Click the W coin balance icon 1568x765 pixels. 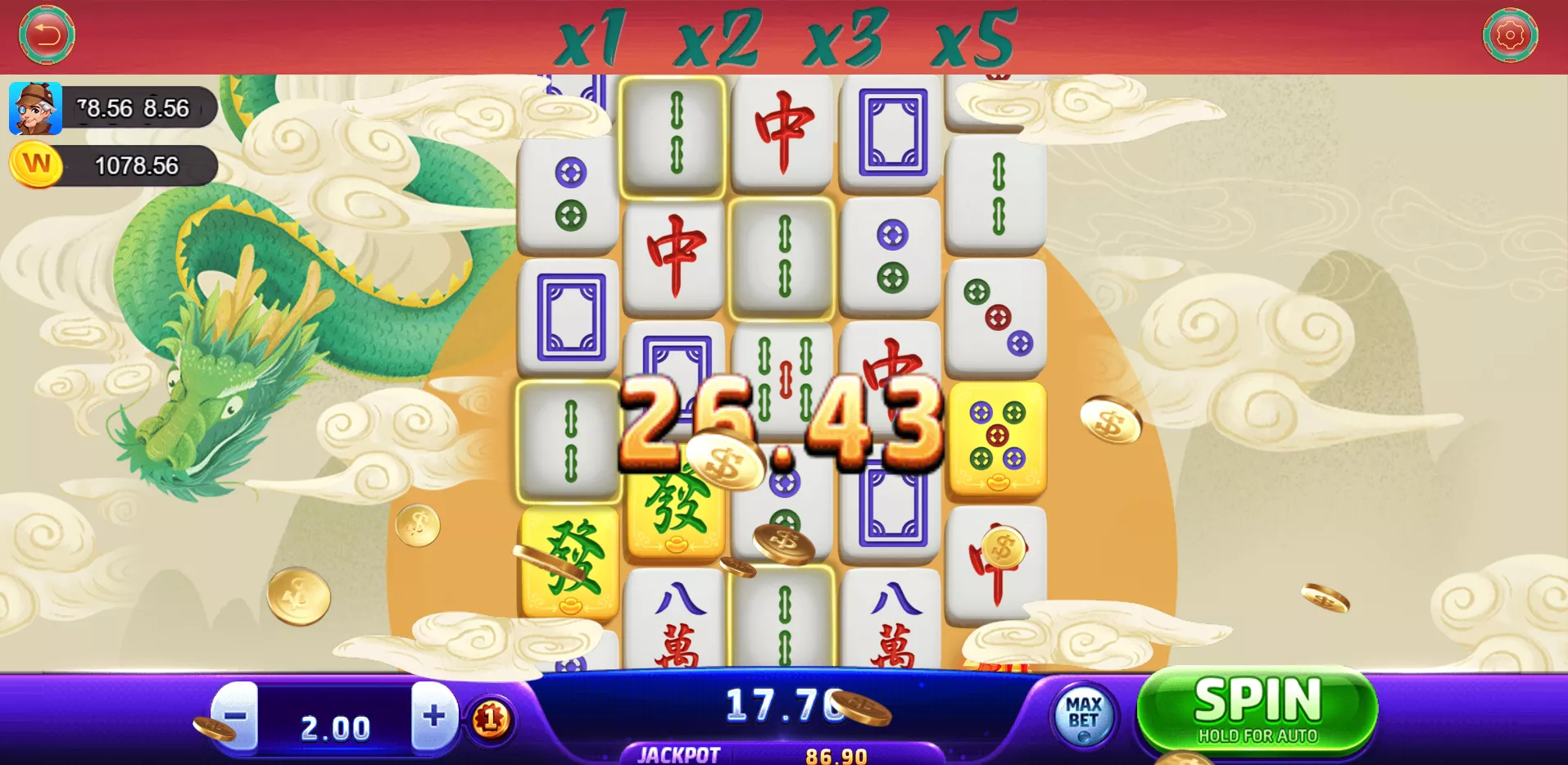coord(37,165)
